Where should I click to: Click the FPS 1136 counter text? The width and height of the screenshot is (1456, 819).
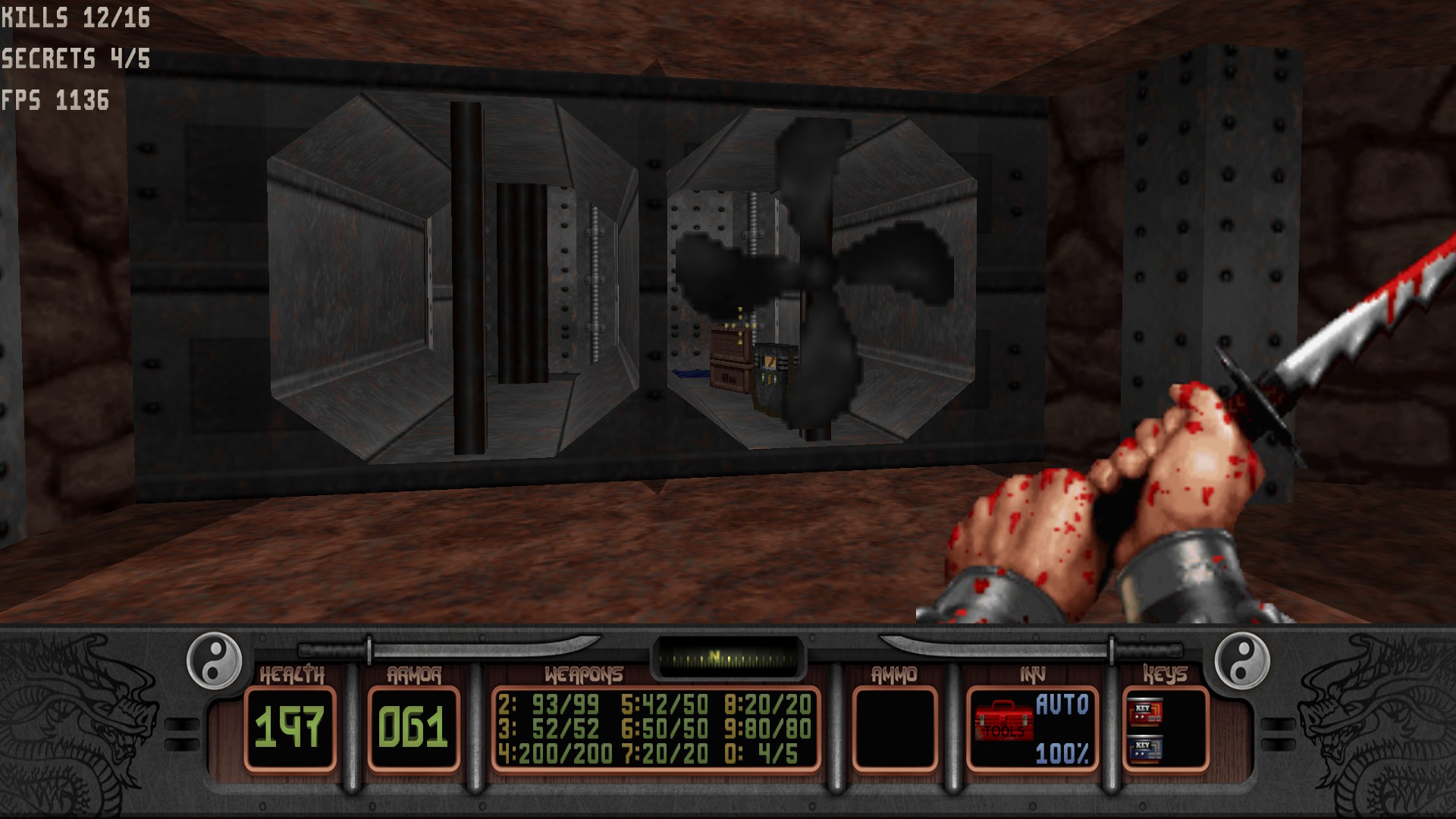(x=53, y=99)
